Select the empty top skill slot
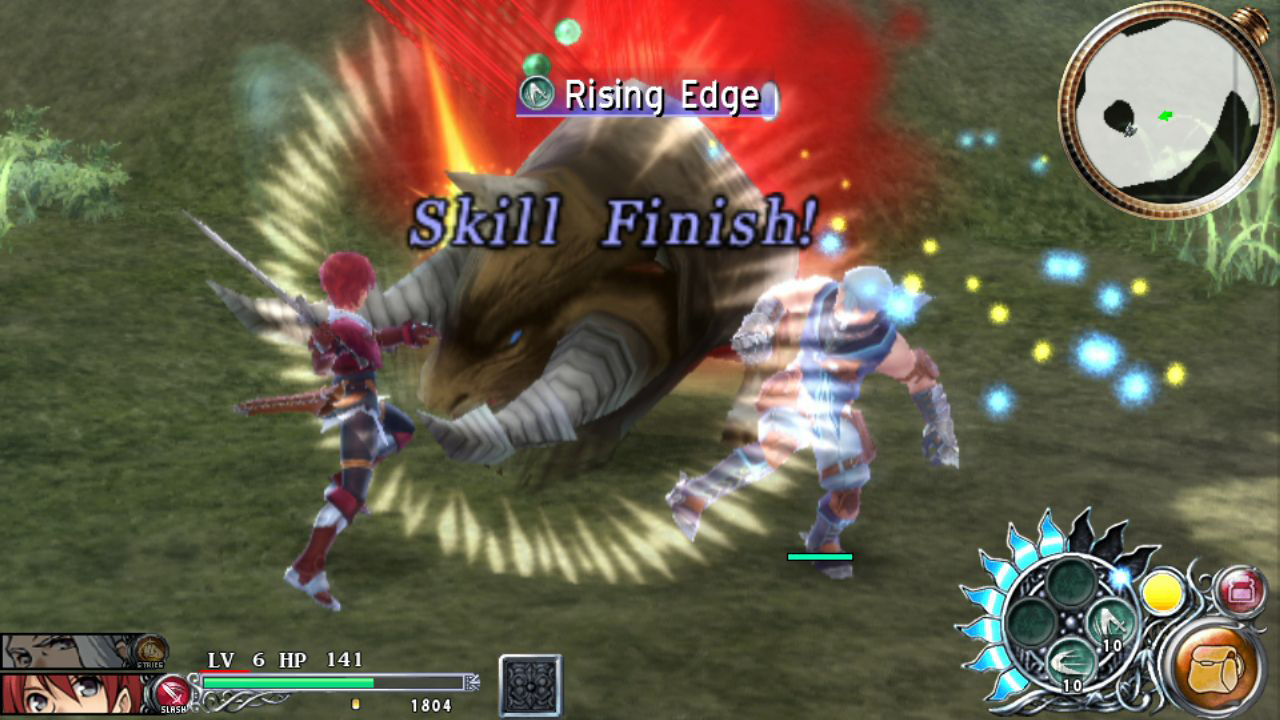Image resolution: width=1280 pixels, height=720 pixels. (x=1071, y=583)
